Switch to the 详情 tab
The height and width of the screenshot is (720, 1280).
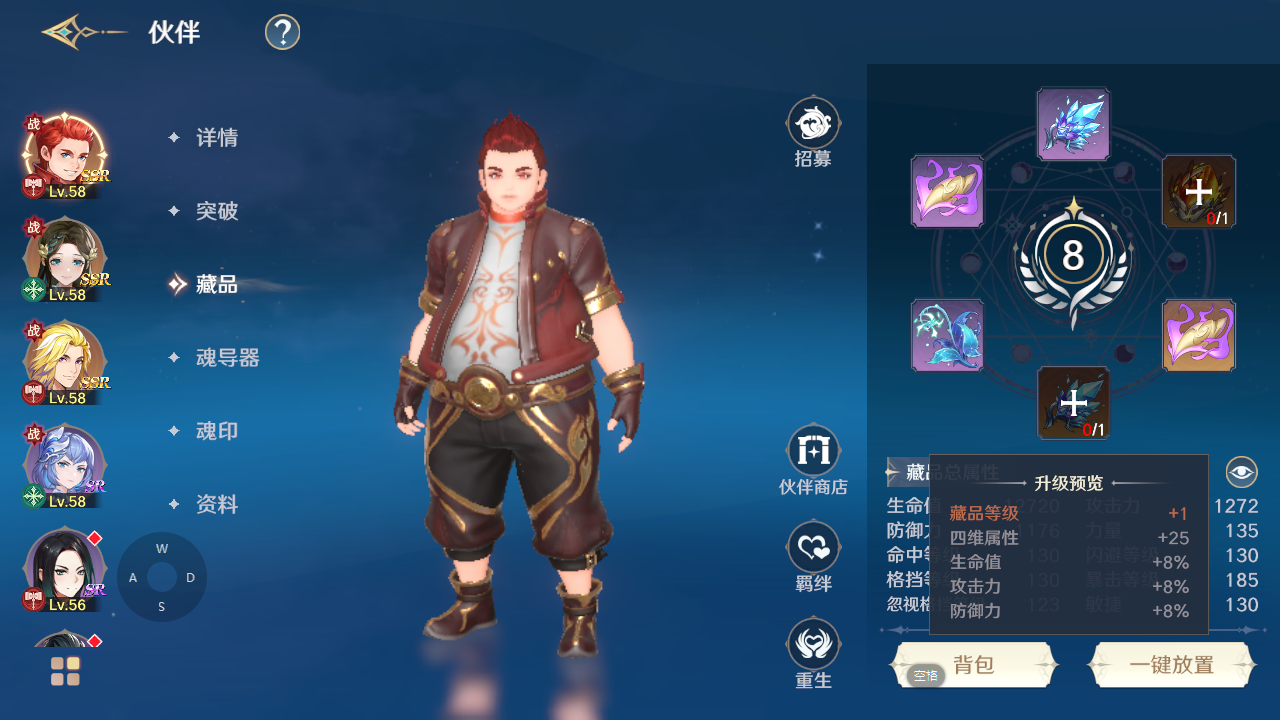click(216, 138)
